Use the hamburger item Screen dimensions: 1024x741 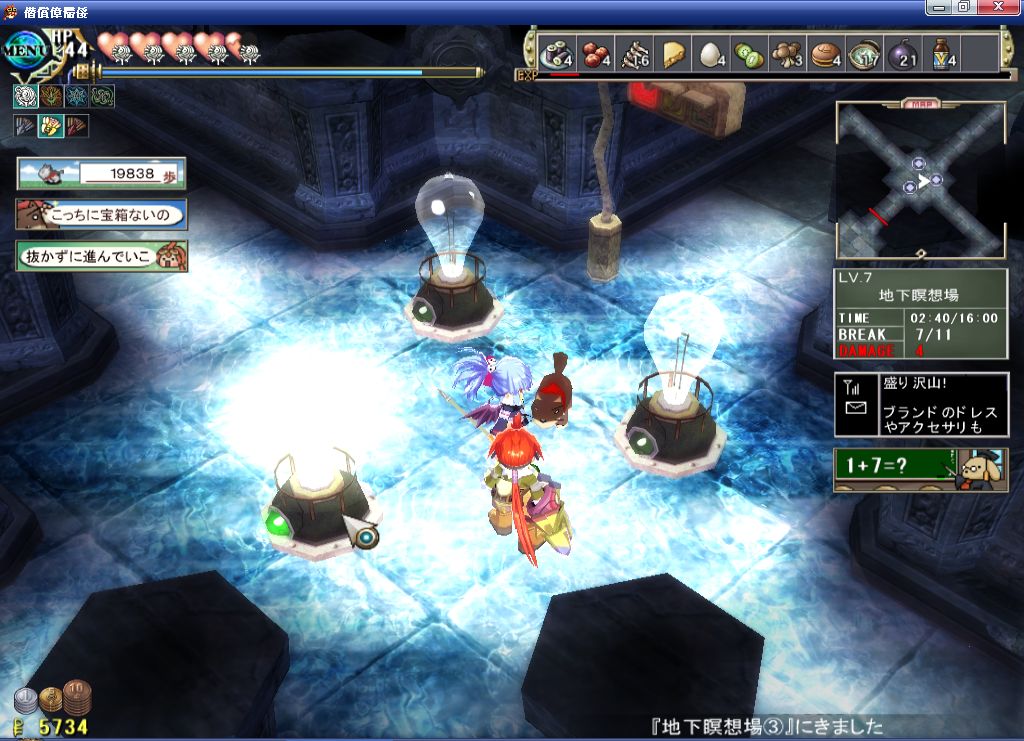[824, 54]
